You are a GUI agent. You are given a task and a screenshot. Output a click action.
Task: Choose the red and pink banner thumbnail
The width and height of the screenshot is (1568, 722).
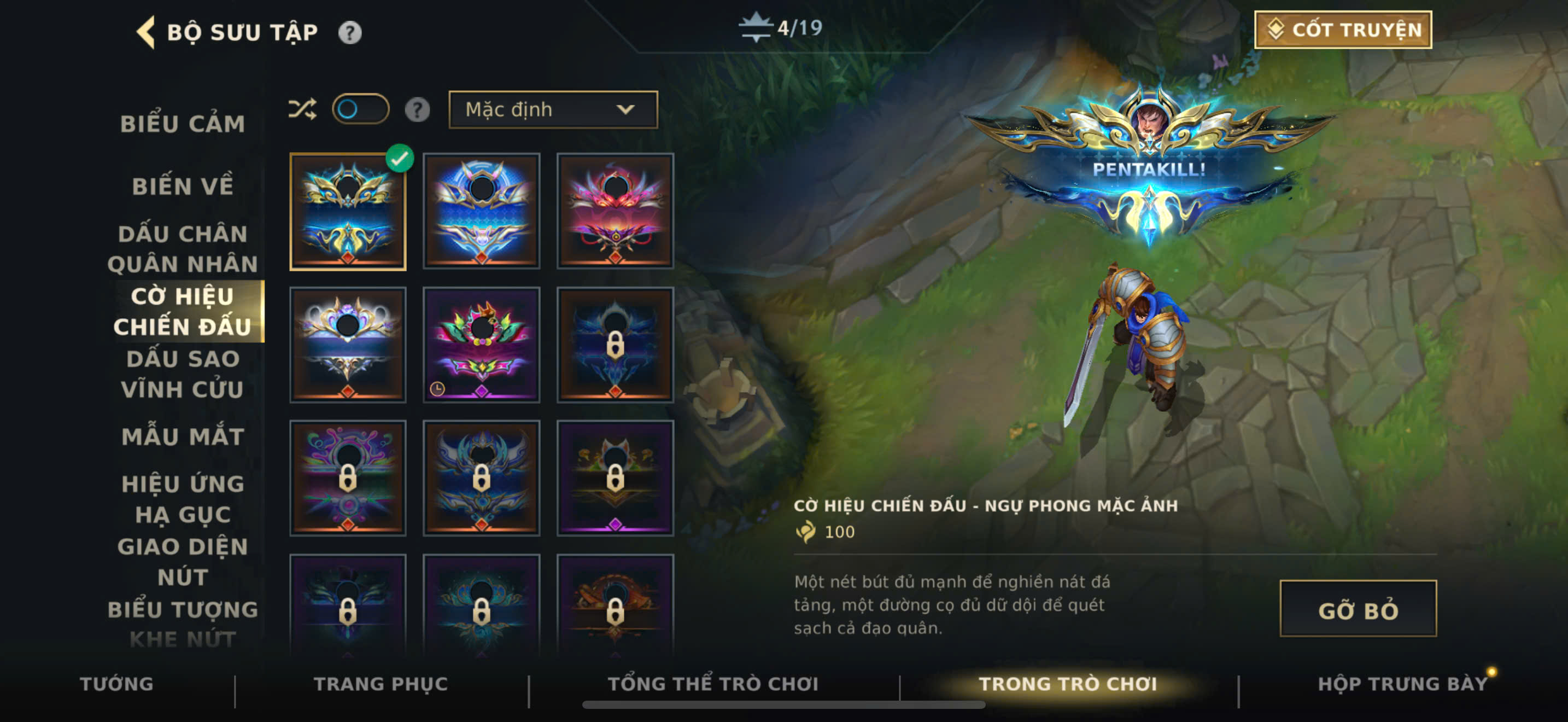tap(615, 211)
